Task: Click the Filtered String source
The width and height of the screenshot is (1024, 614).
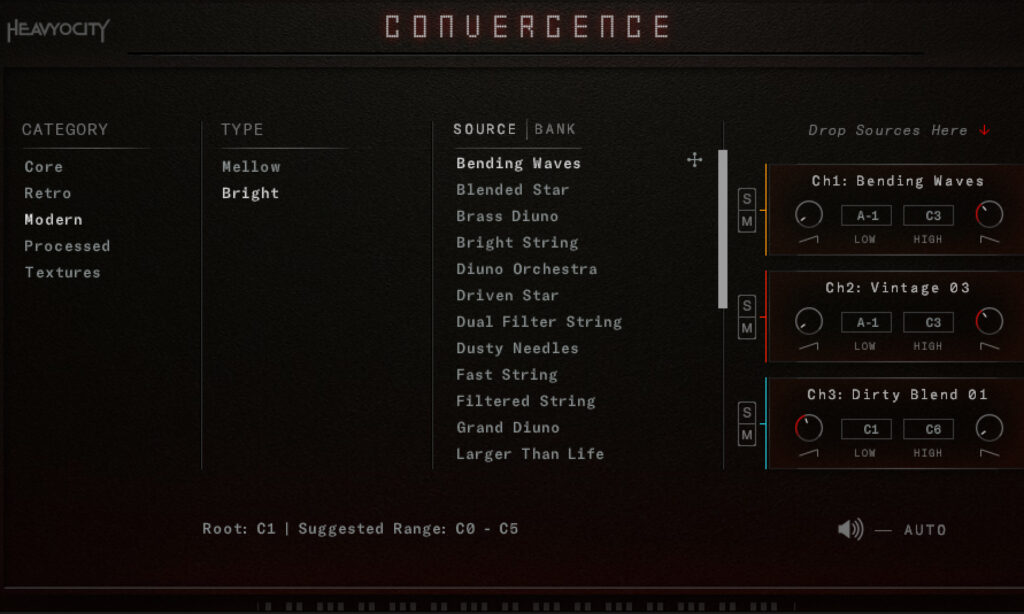Action: [x=525, y=401]
